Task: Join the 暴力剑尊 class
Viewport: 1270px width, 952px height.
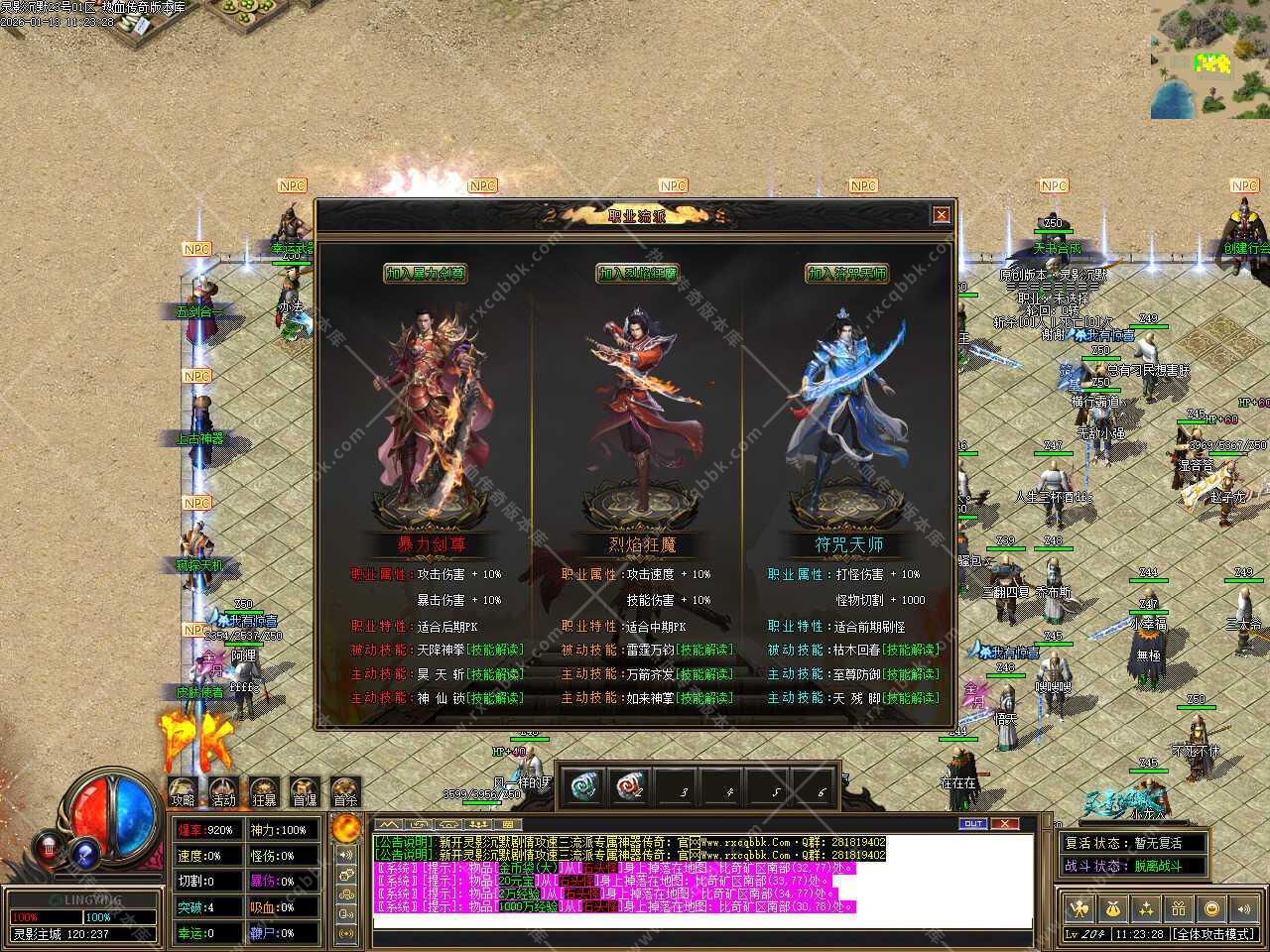Action: point(426,274)
